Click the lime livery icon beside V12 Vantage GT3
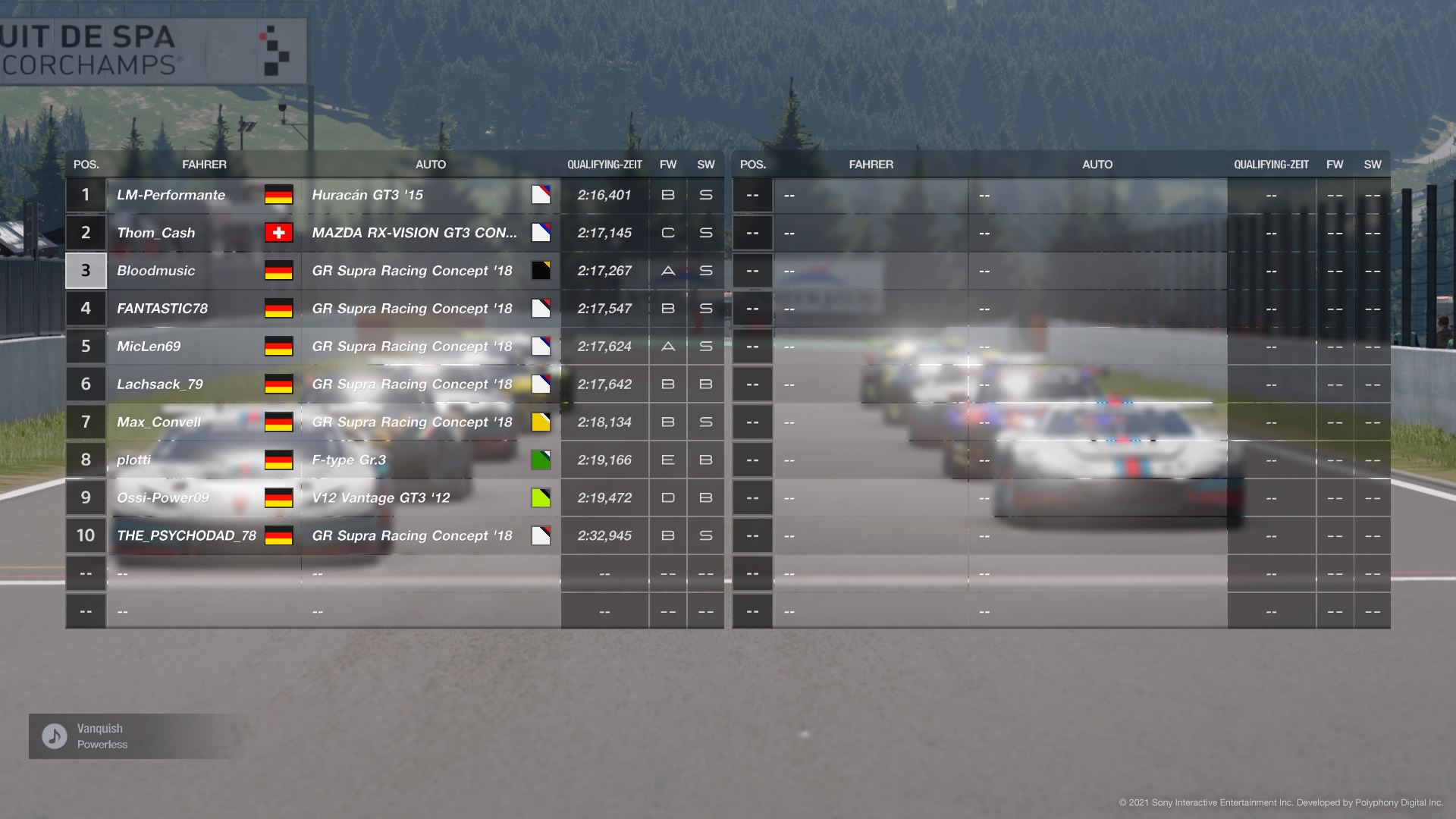 541,497
